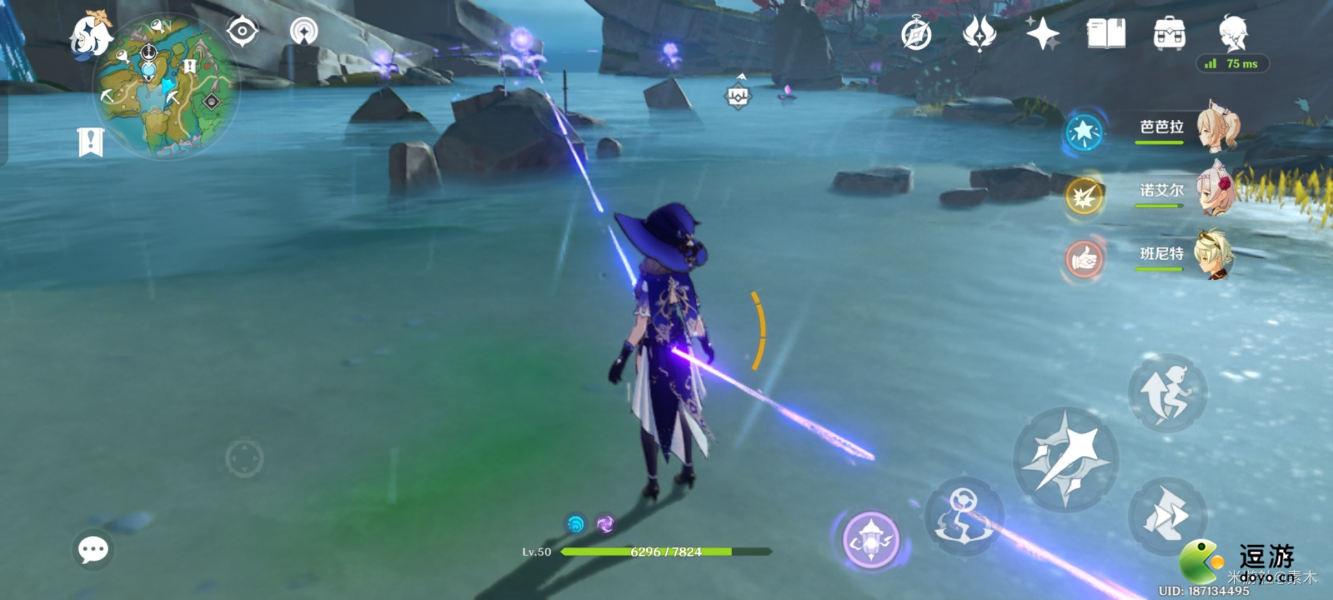Screen dimensions: 1333x600
Task: Open the Paimon menu icon
Action: coord(89,37)
